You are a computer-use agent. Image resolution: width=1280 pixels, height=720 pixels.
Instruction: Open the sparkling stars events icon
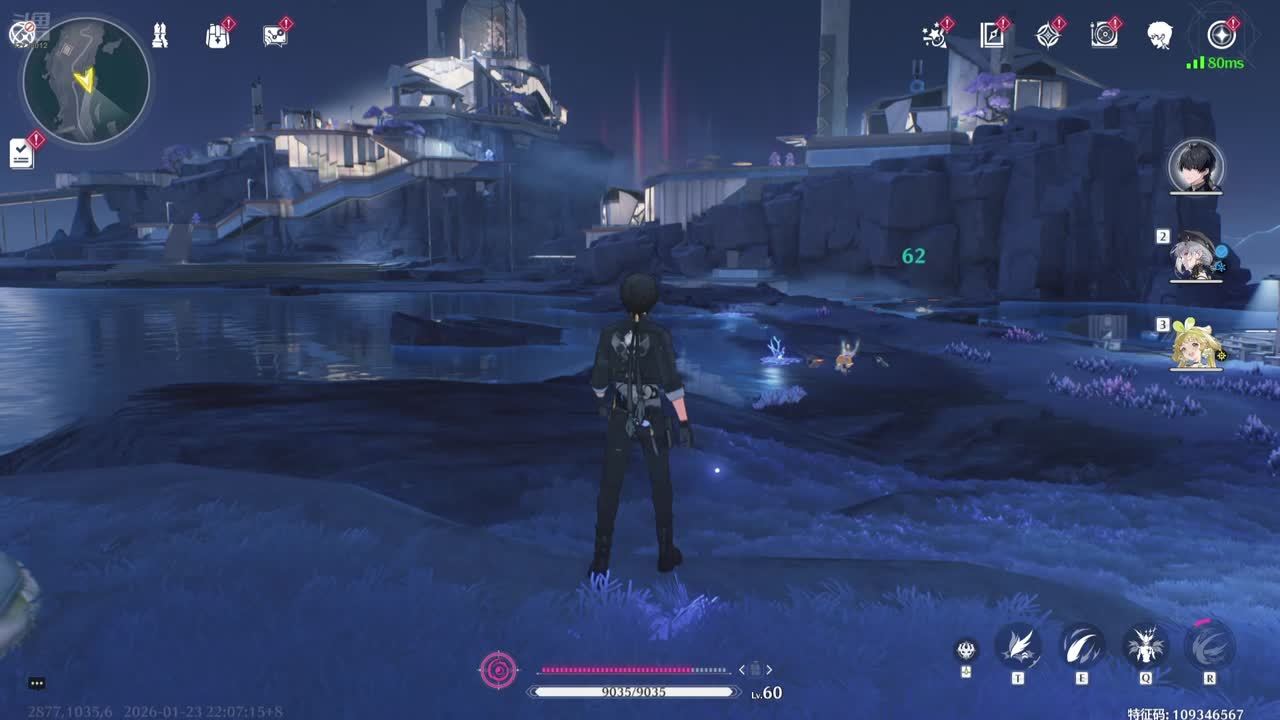point(934,35)
